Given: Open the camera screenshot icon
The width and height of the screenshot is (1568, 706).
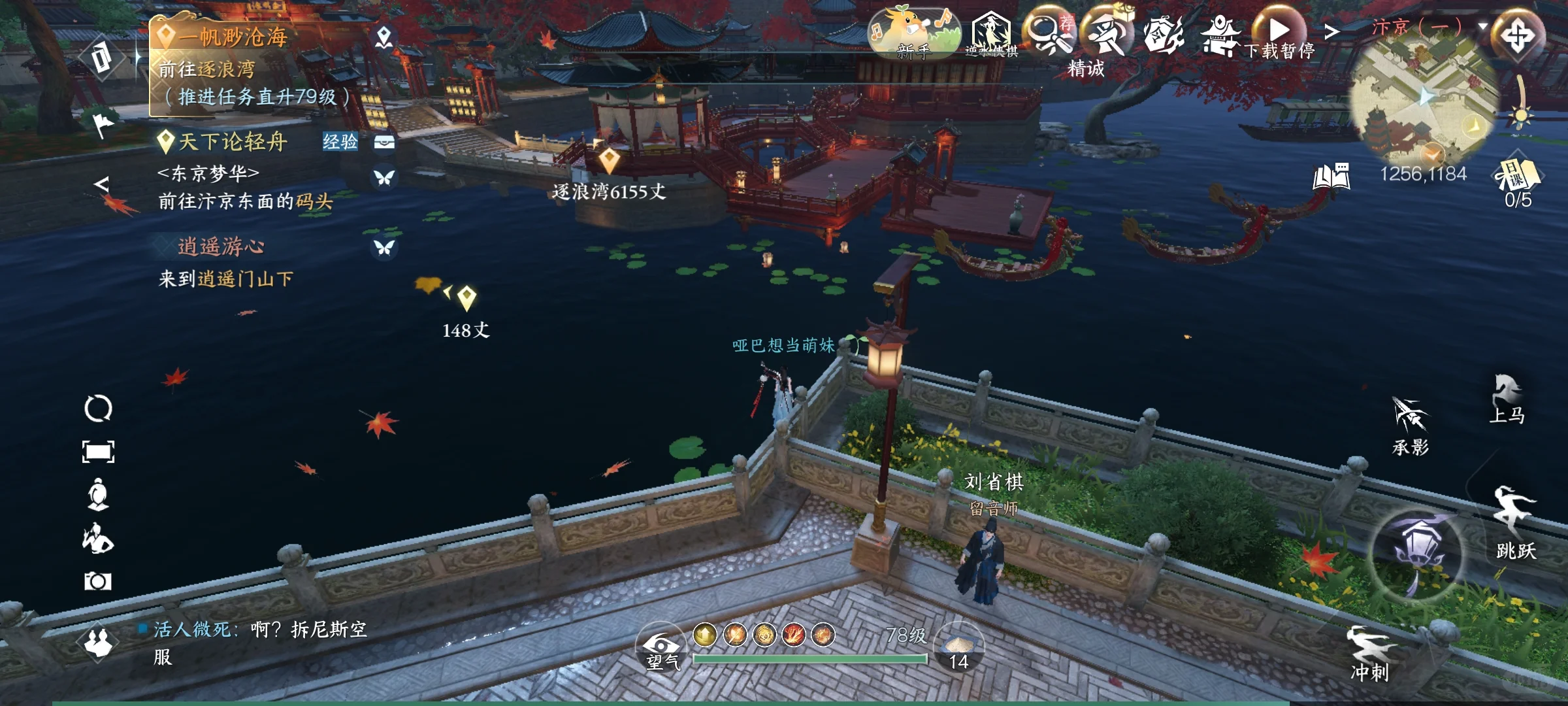Looking at the screenshot, I should (x=98, y=581).
